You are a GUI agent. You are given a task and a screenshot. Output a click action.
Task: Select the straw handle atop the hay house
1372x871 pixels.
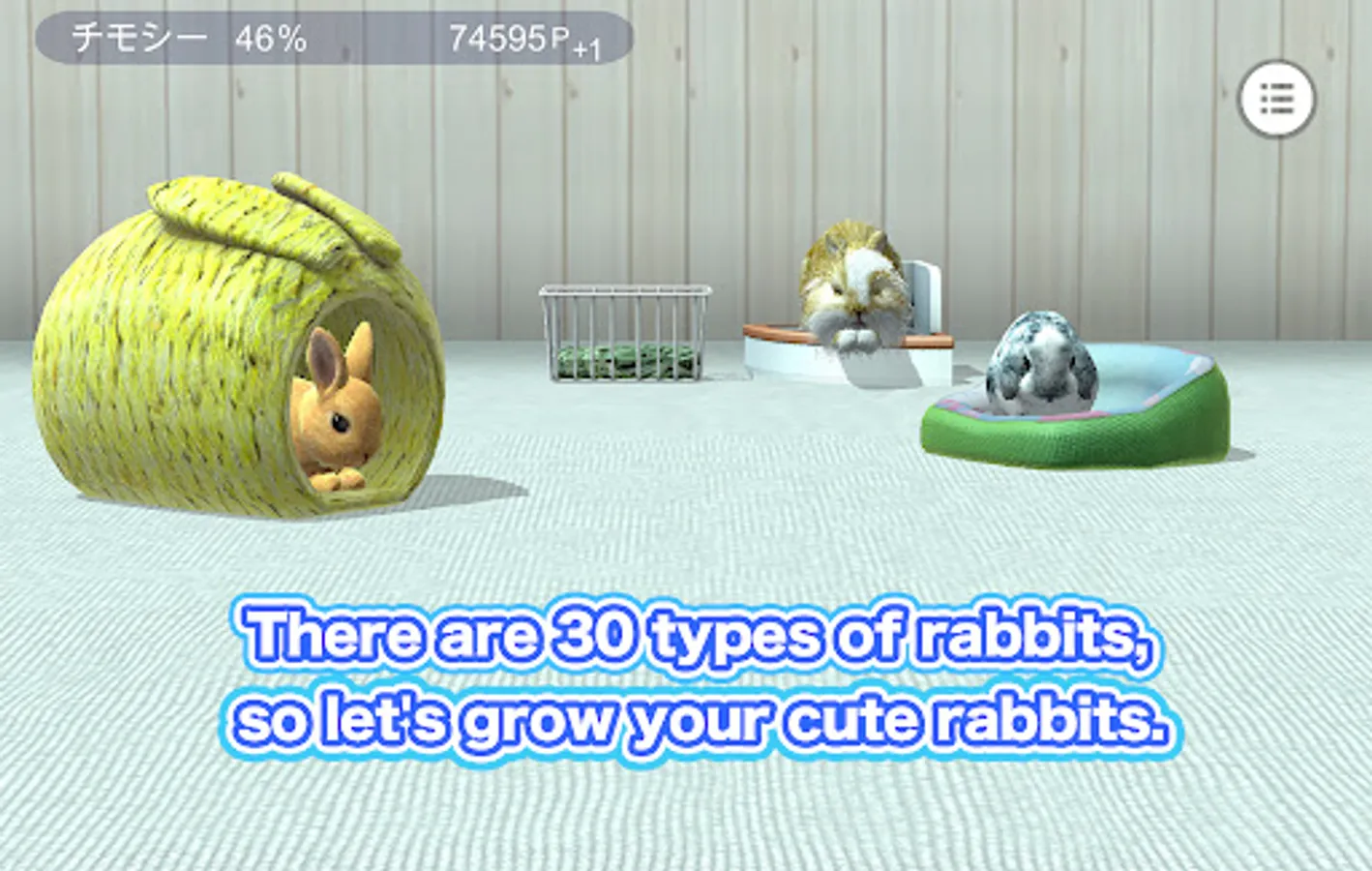click(271, 208)
